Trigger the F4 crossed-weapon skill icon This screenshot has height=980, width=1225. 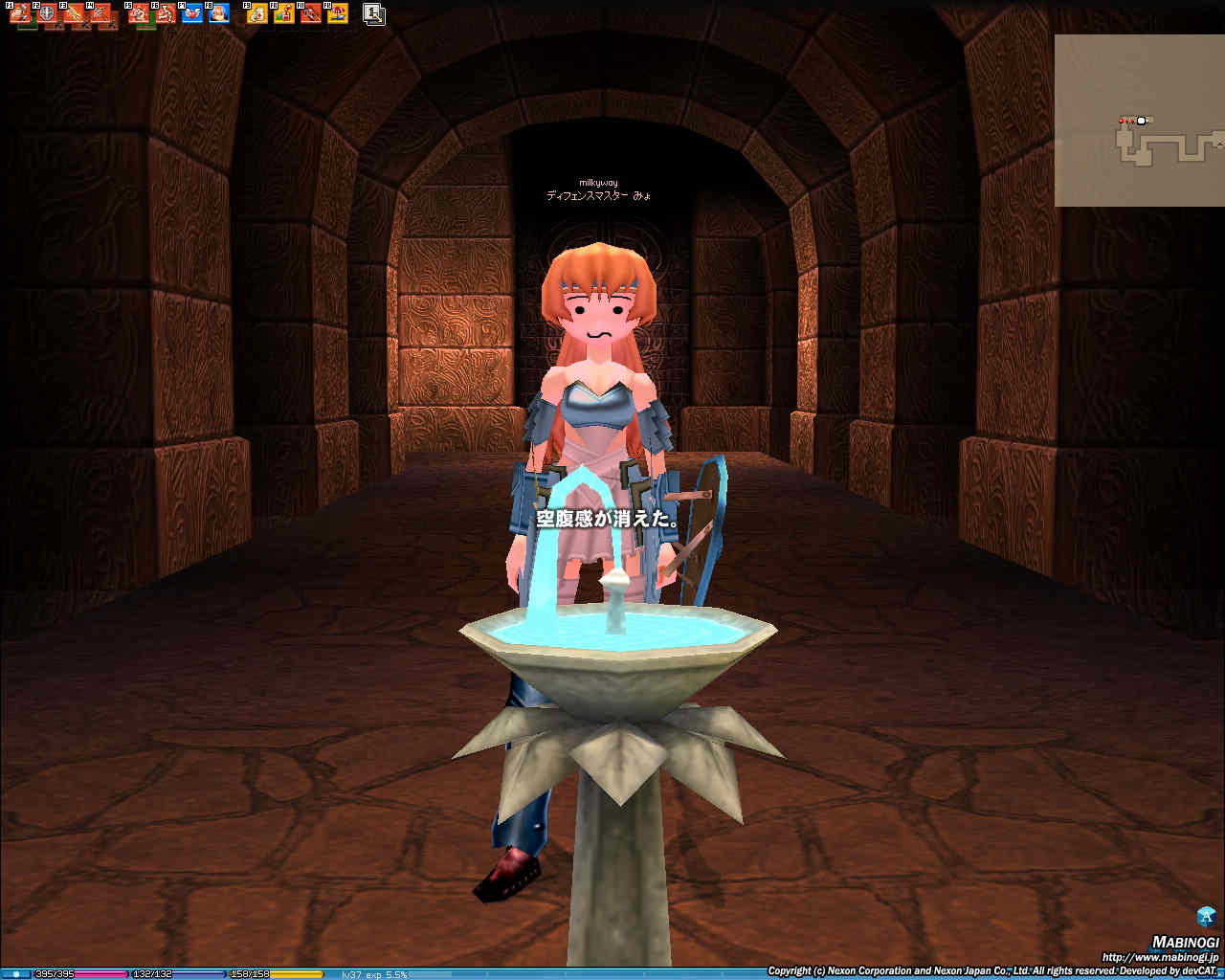[x=100, y=14]
